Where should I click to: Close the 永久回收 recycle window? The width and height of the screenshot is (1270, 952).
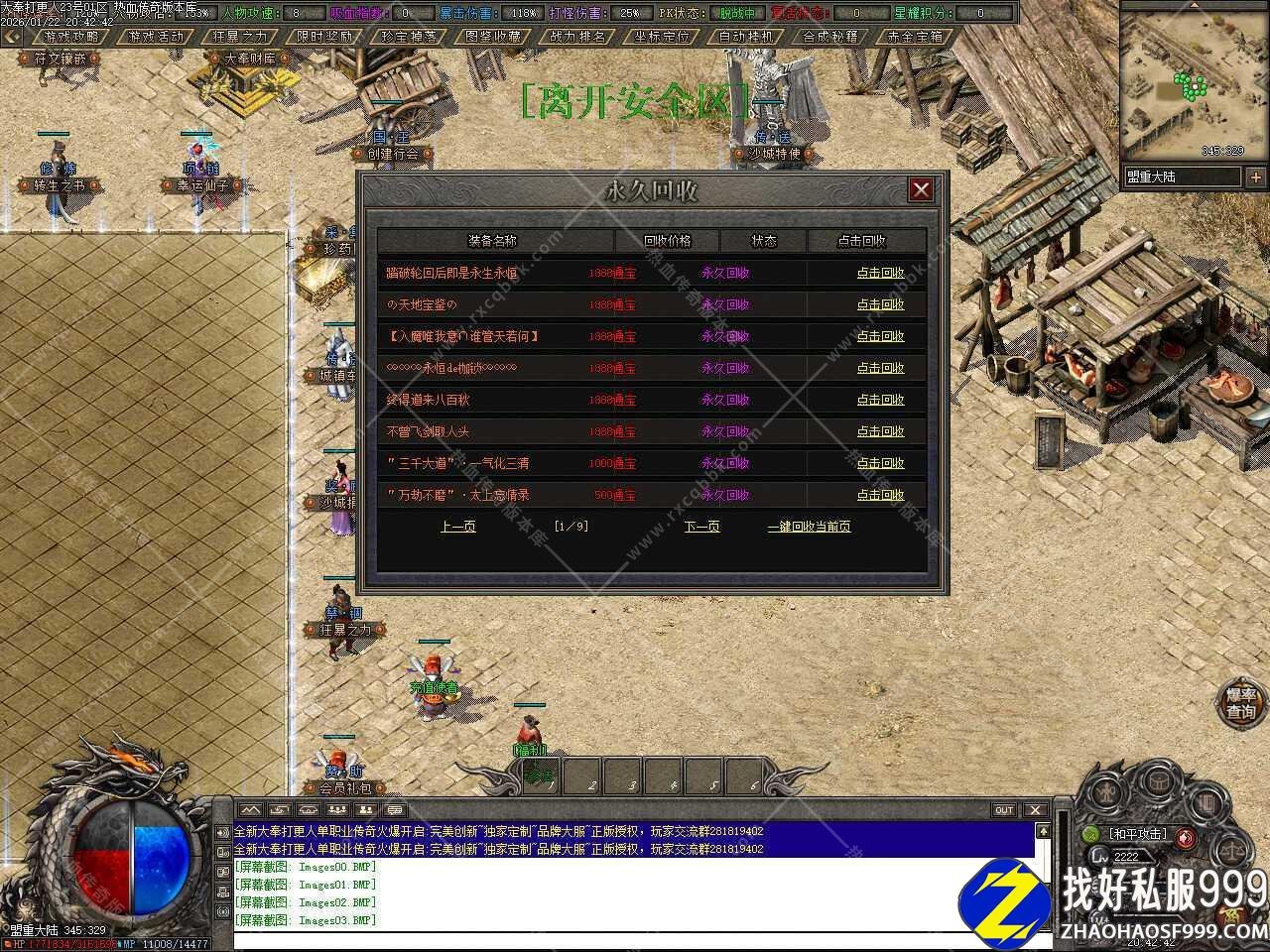coord(921,189)
